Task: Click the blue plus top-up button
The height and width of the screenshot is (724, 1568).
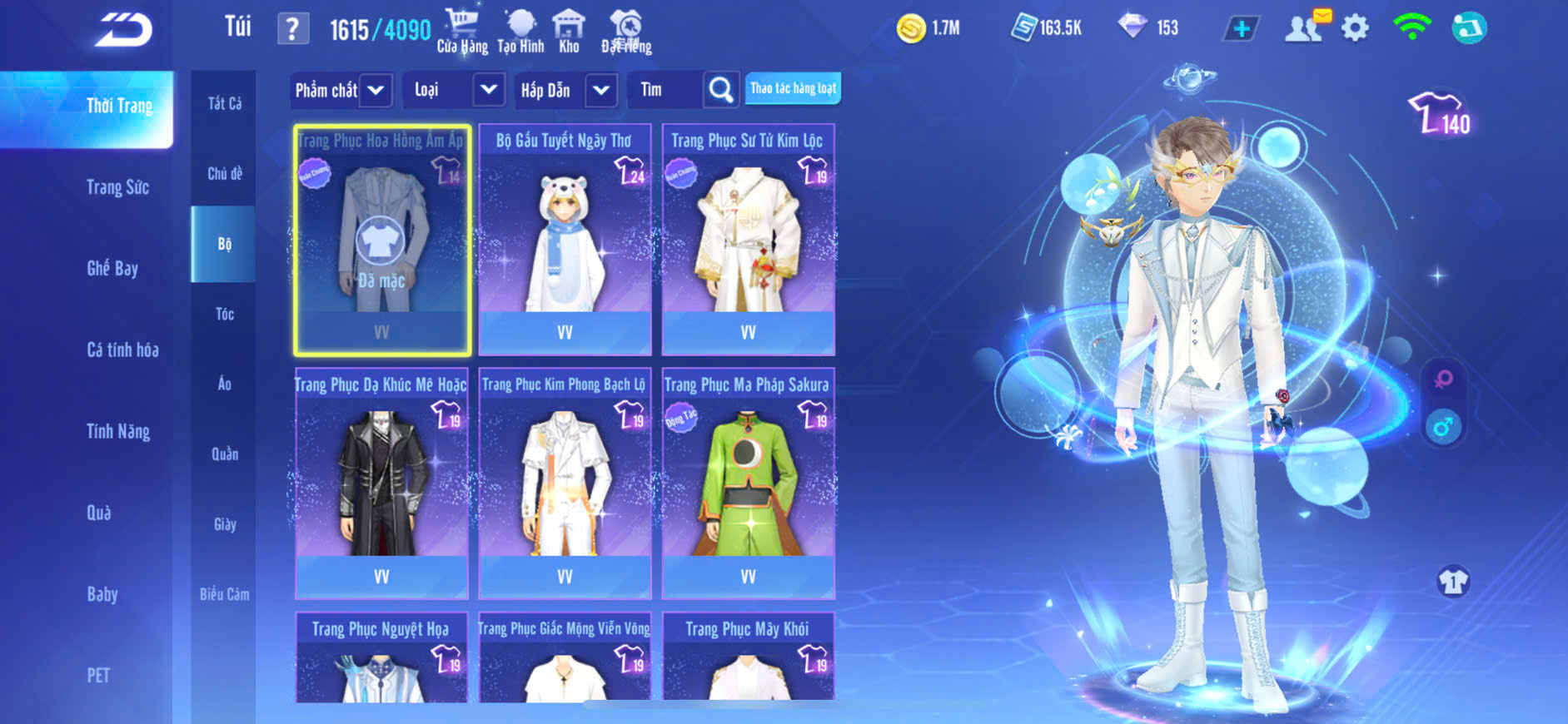Action: pos(1241,28)
